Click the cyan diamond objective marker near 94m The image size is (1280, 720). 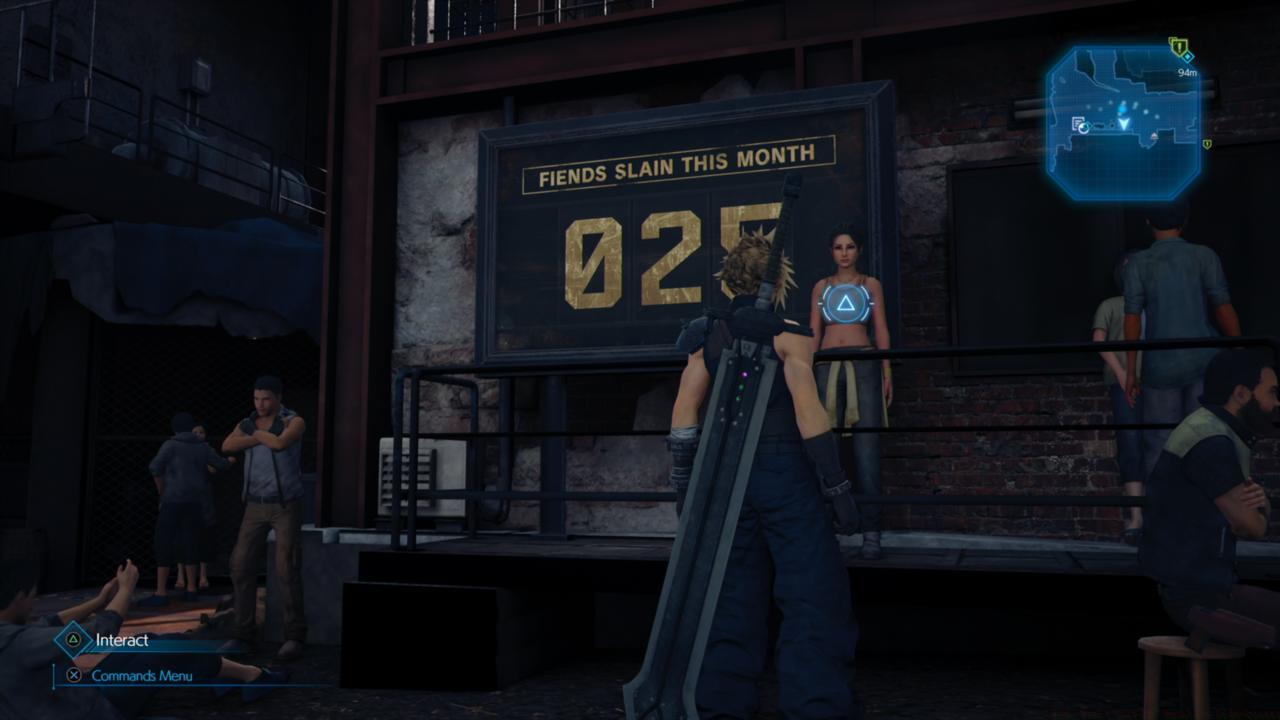1187,56
